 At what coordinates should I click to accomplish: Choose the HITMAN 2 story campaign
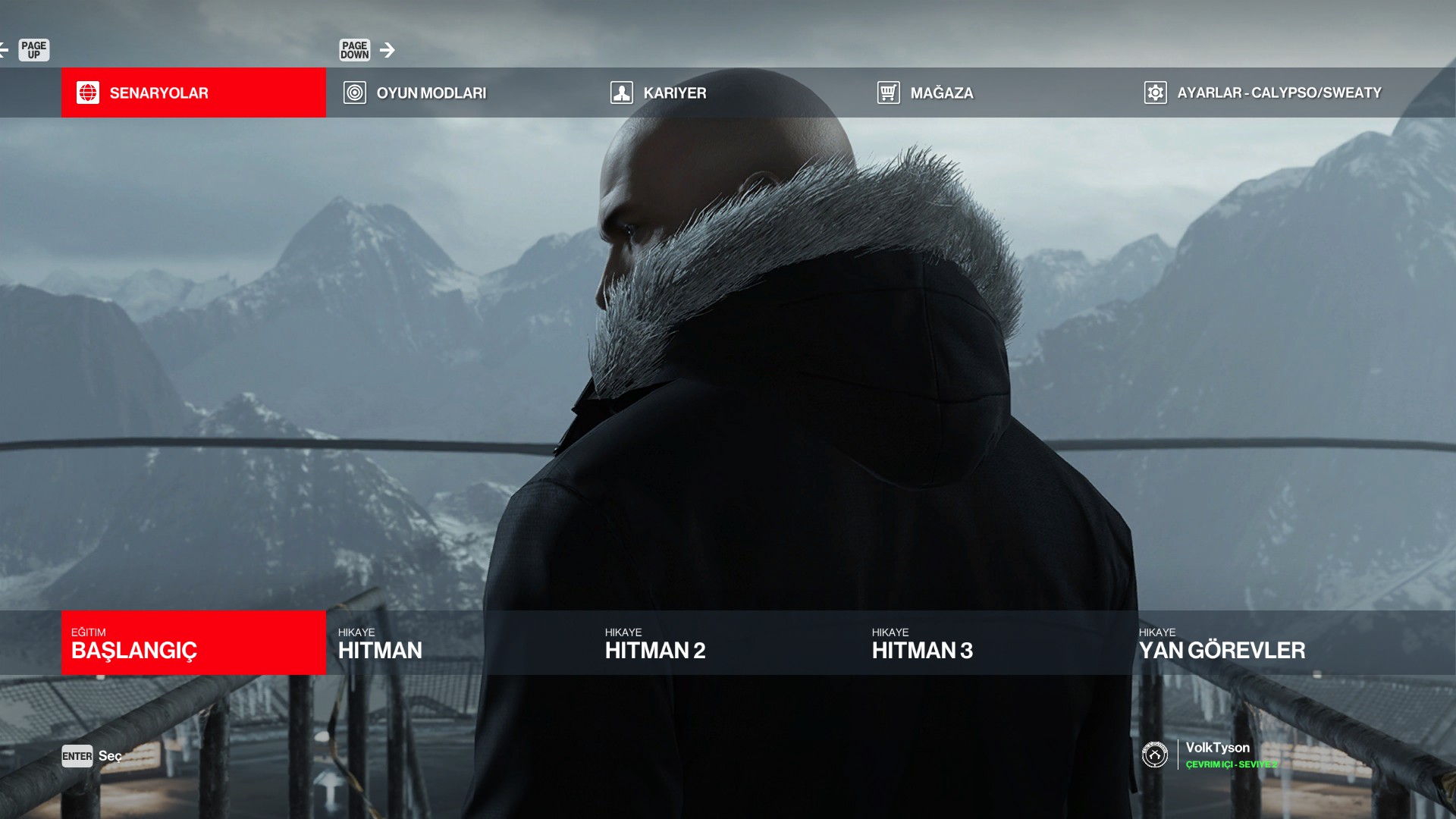[x=726, y=643]
